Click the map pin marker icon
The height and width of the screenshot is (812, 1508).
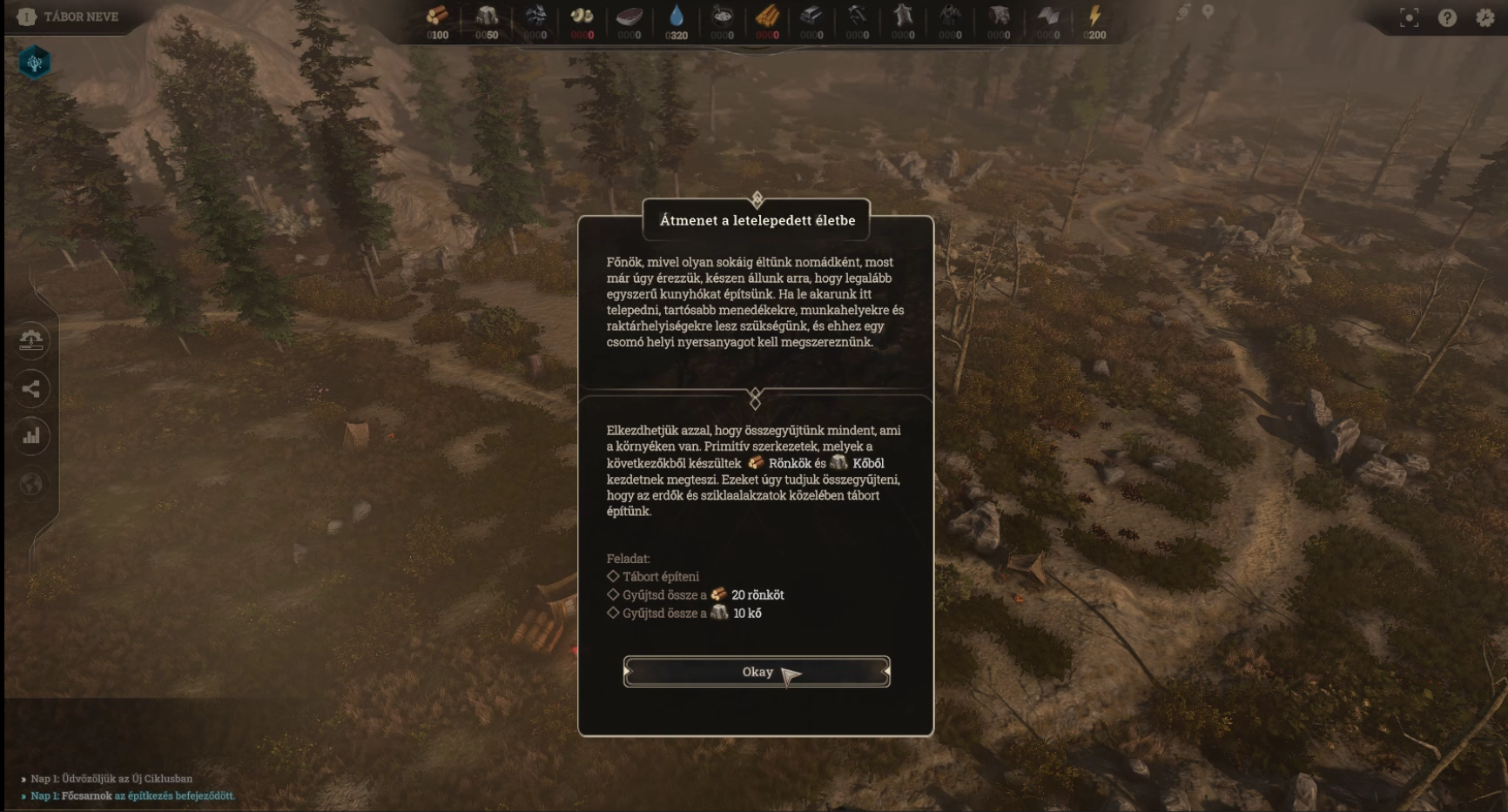(x=1208, y=12)
